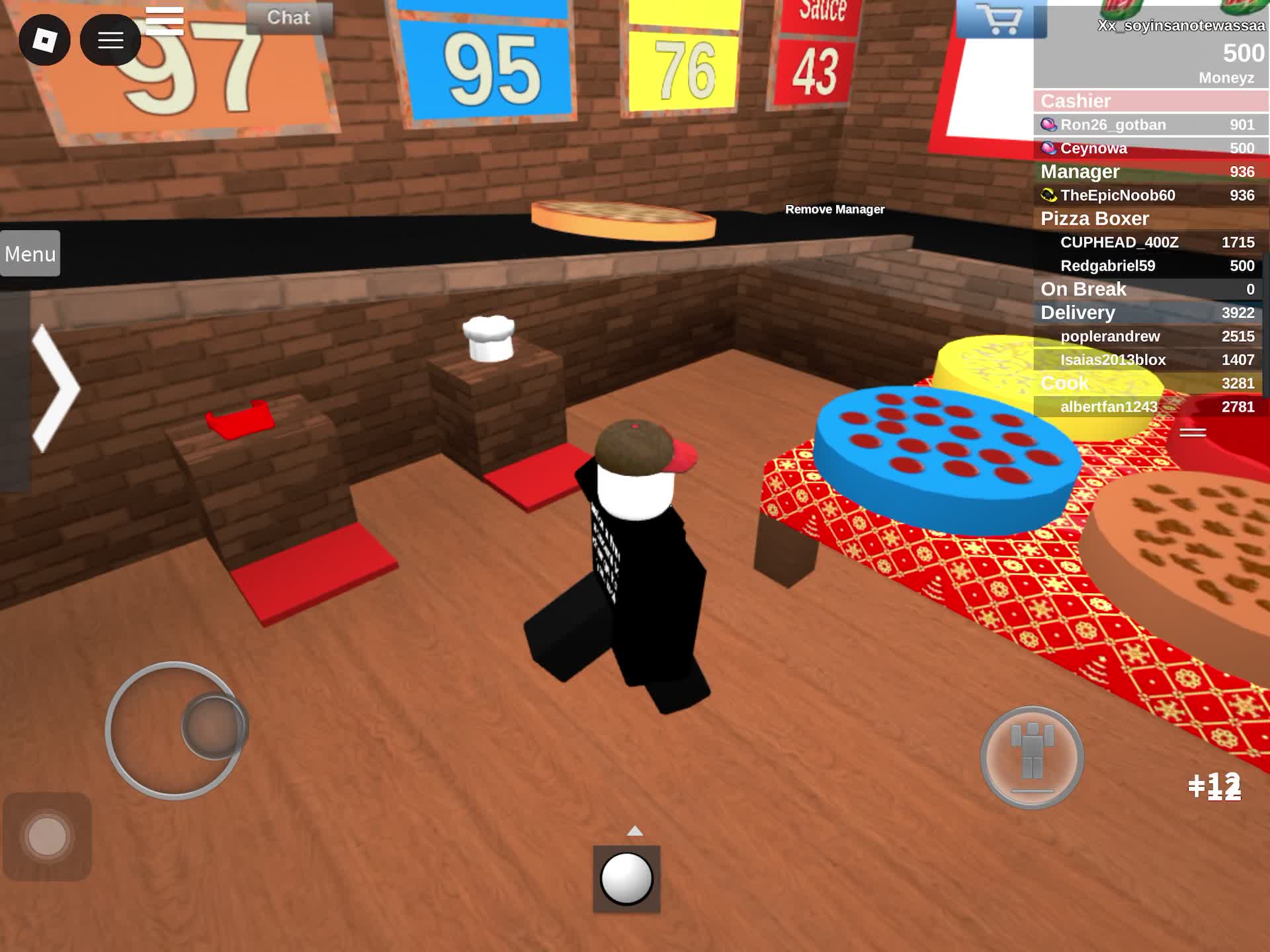Open the Roblox hamburger menu icon

[110, 40]
